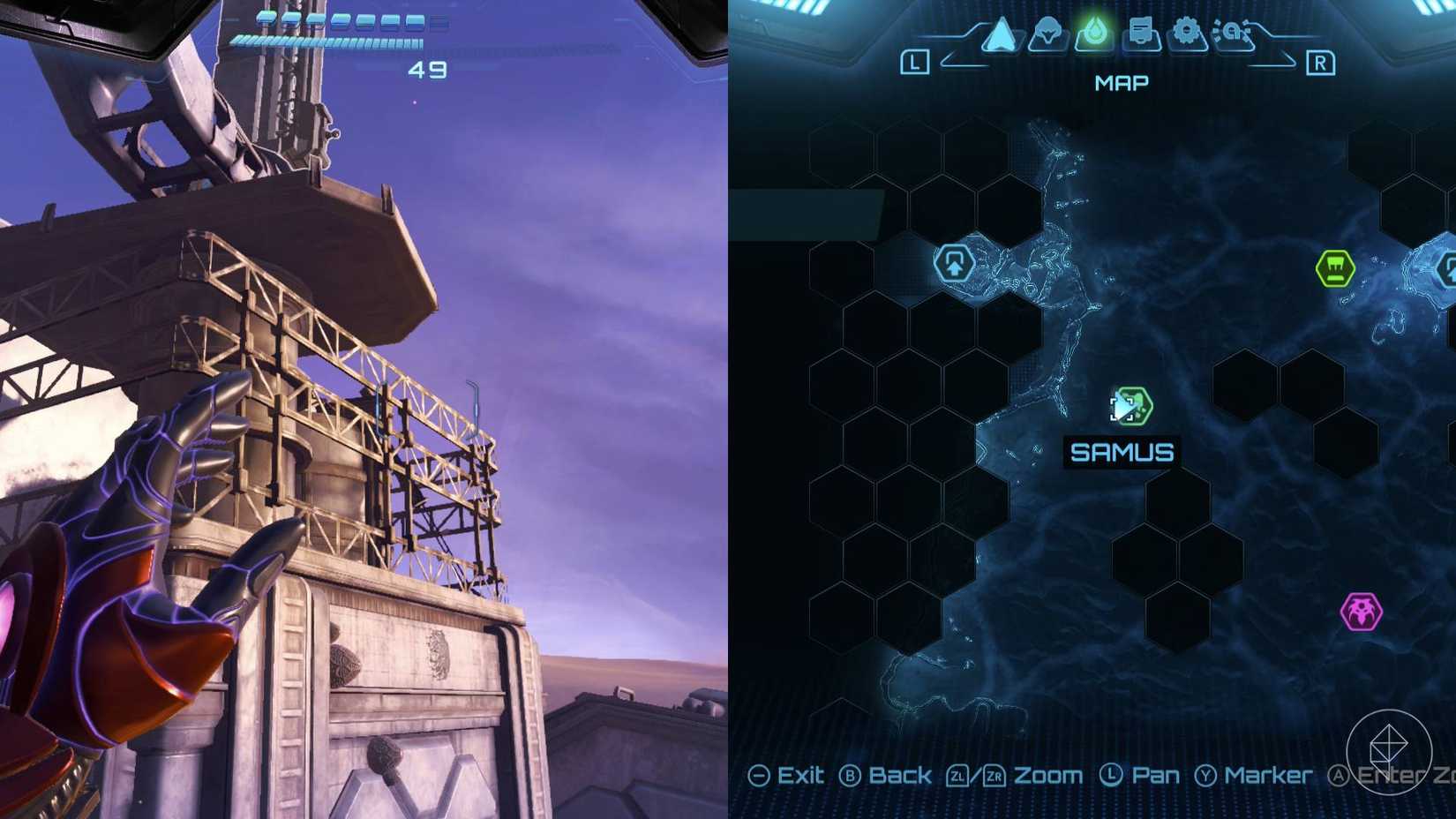Click the orange elevator icon on the map
The height and width of the screenshot is (819, 1456).
955,262
